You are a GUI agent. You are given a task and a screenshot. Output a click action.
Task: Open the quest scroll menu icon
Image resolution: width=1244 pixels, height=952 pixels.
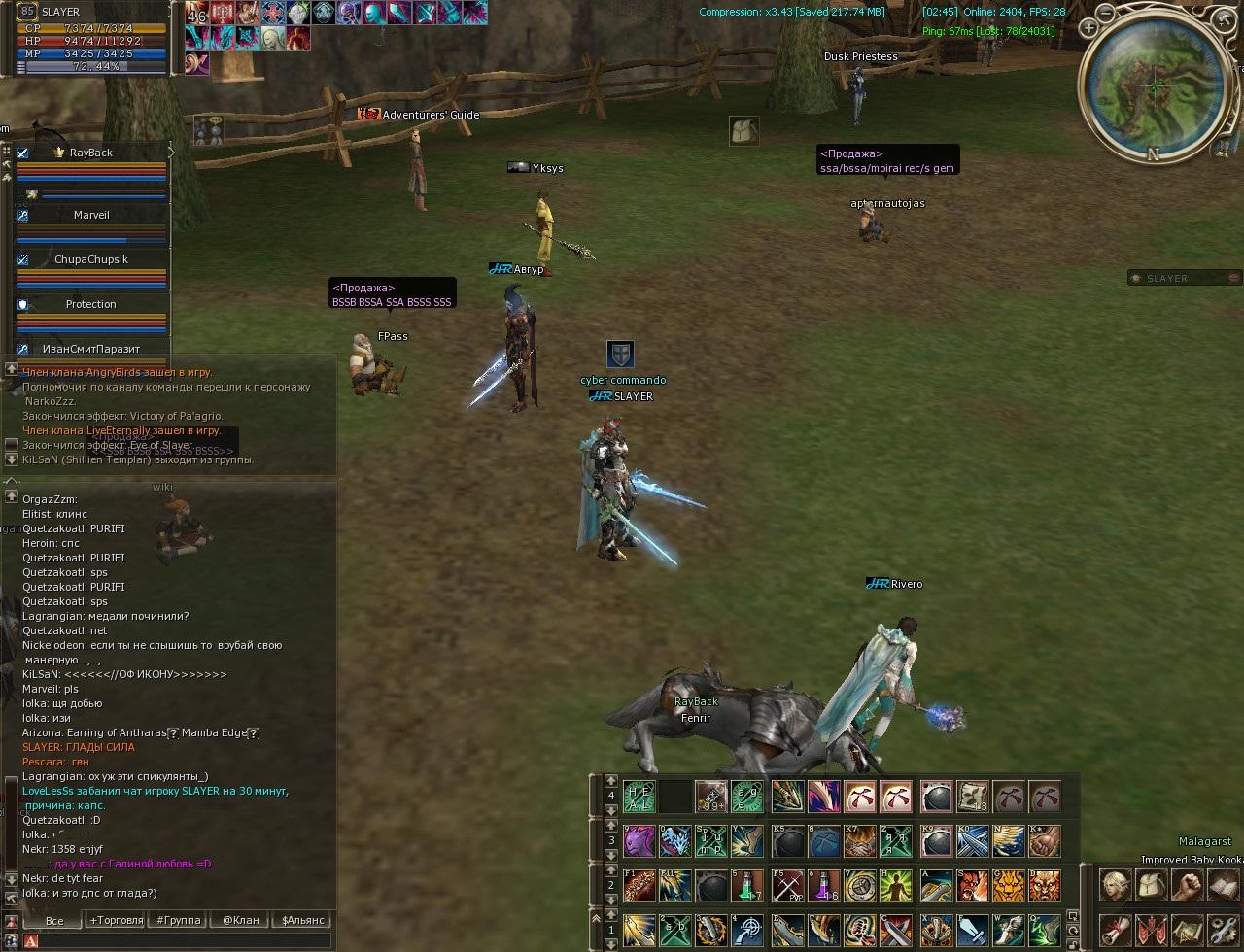pos(1114,930)
